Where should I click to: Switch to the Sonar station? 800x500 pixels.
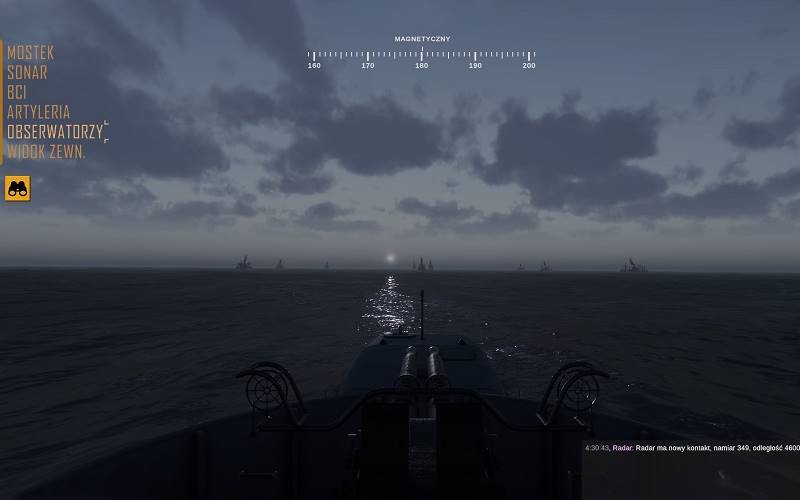pos(27,72)
